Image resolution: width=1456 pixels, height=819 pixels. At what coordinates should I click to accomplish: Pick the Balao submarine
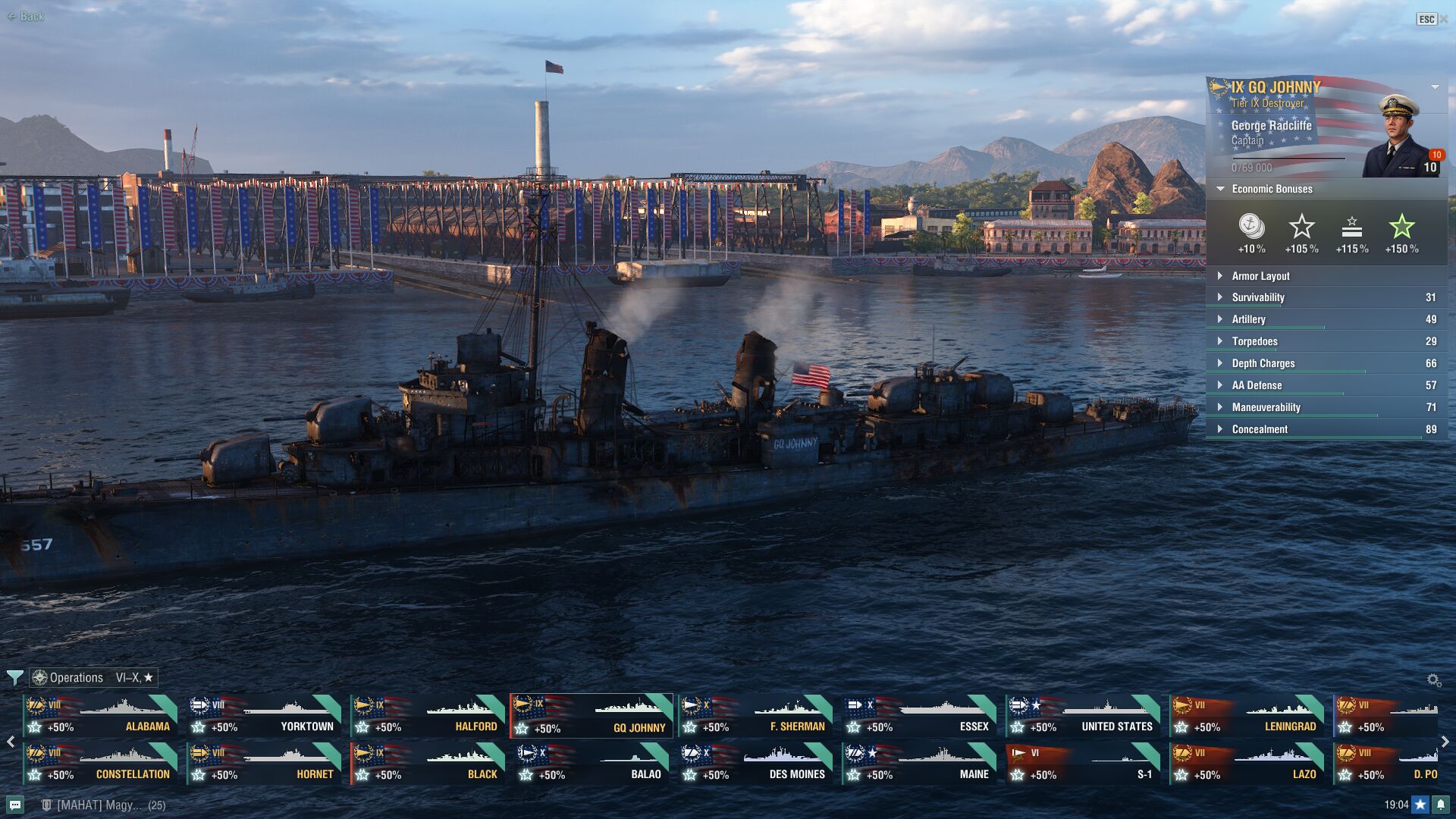tap(591, 764)
